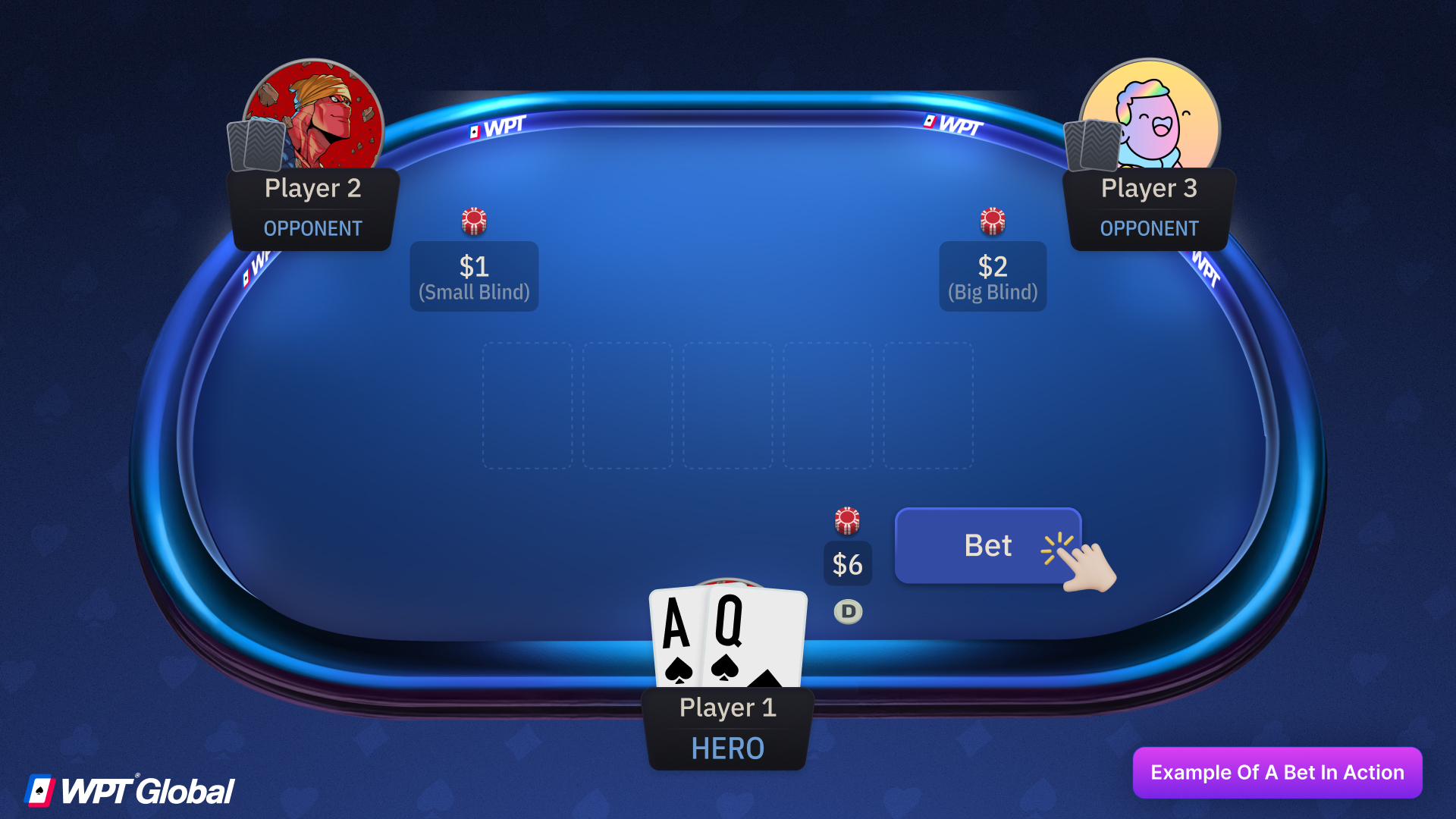The width and height of the screenshot is (1456, 819).
Task: Click the red poker chip above the $6 bet
Action: pos(848,520)
